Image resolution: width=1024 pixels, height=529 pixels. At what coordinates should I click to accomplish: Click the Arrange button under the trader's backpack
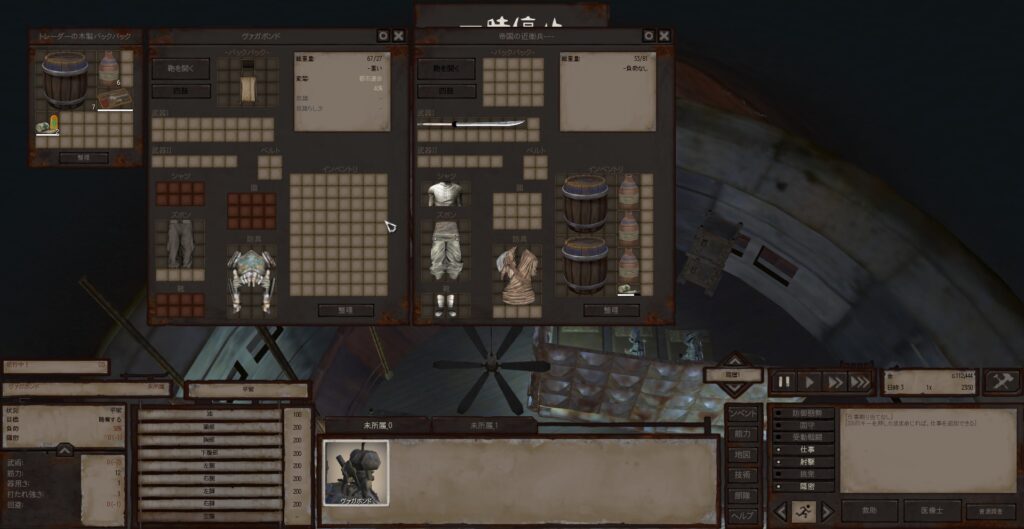[x=84, y=157]
